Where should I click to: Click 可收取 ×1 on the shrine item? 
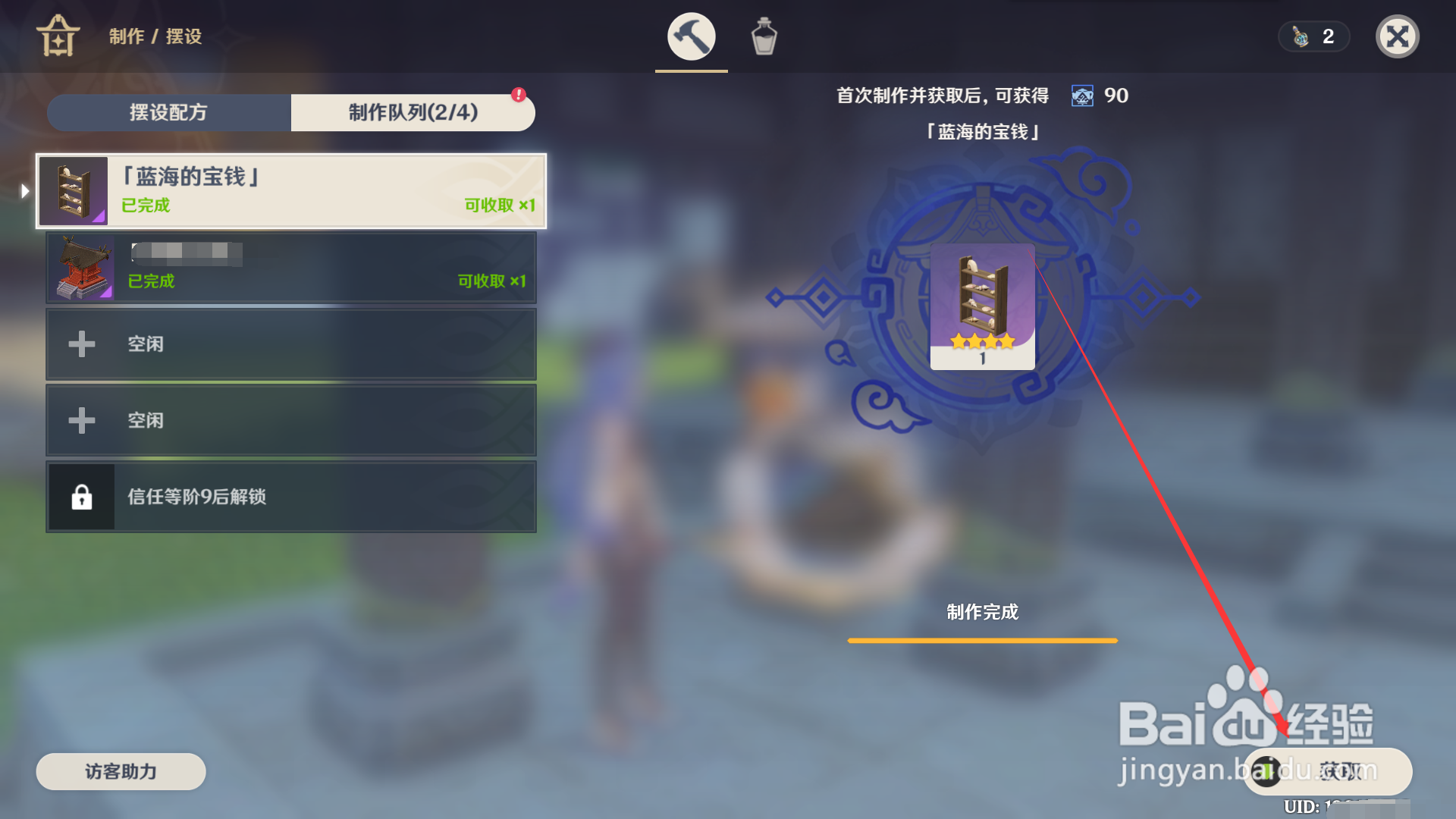pos(491,281)
